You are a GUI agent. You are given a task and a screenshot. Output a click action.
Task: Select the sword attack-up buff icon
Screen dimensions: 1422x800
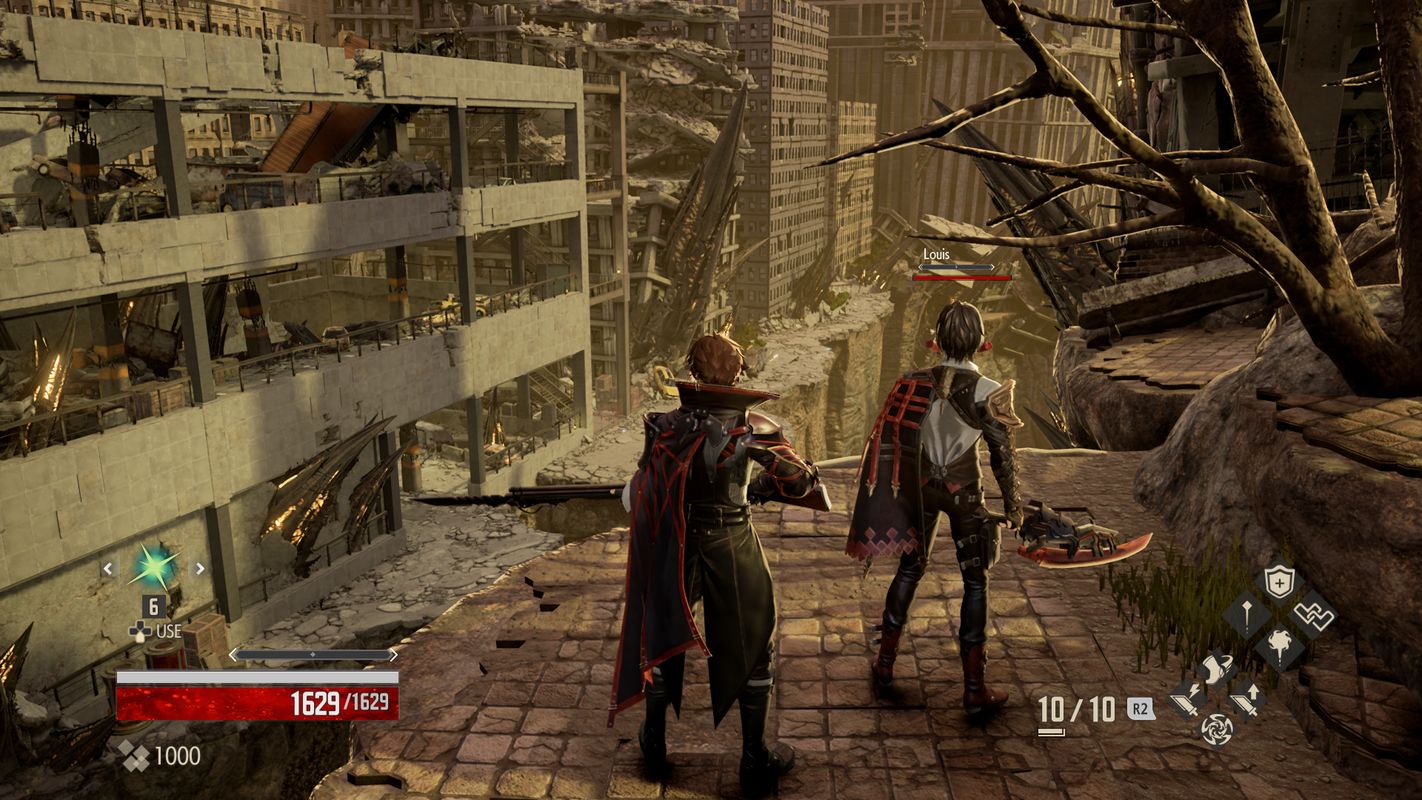click(x=1246, y=701)
